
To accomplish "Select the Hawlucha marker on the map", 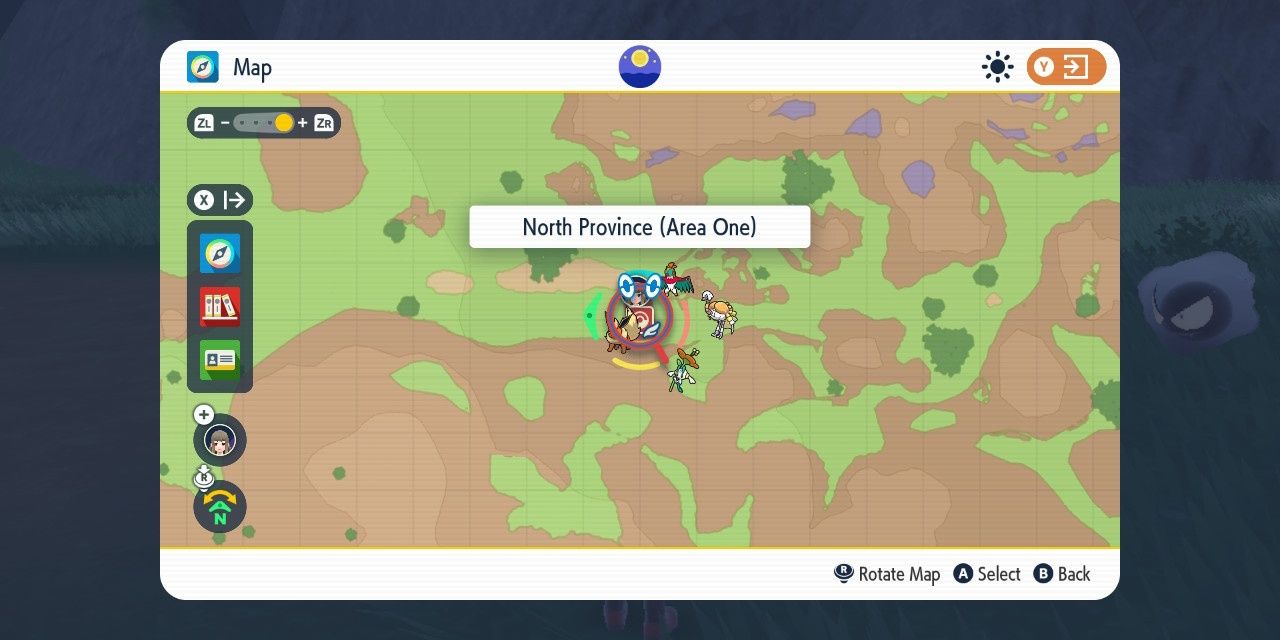I will (x=678, y=279).
